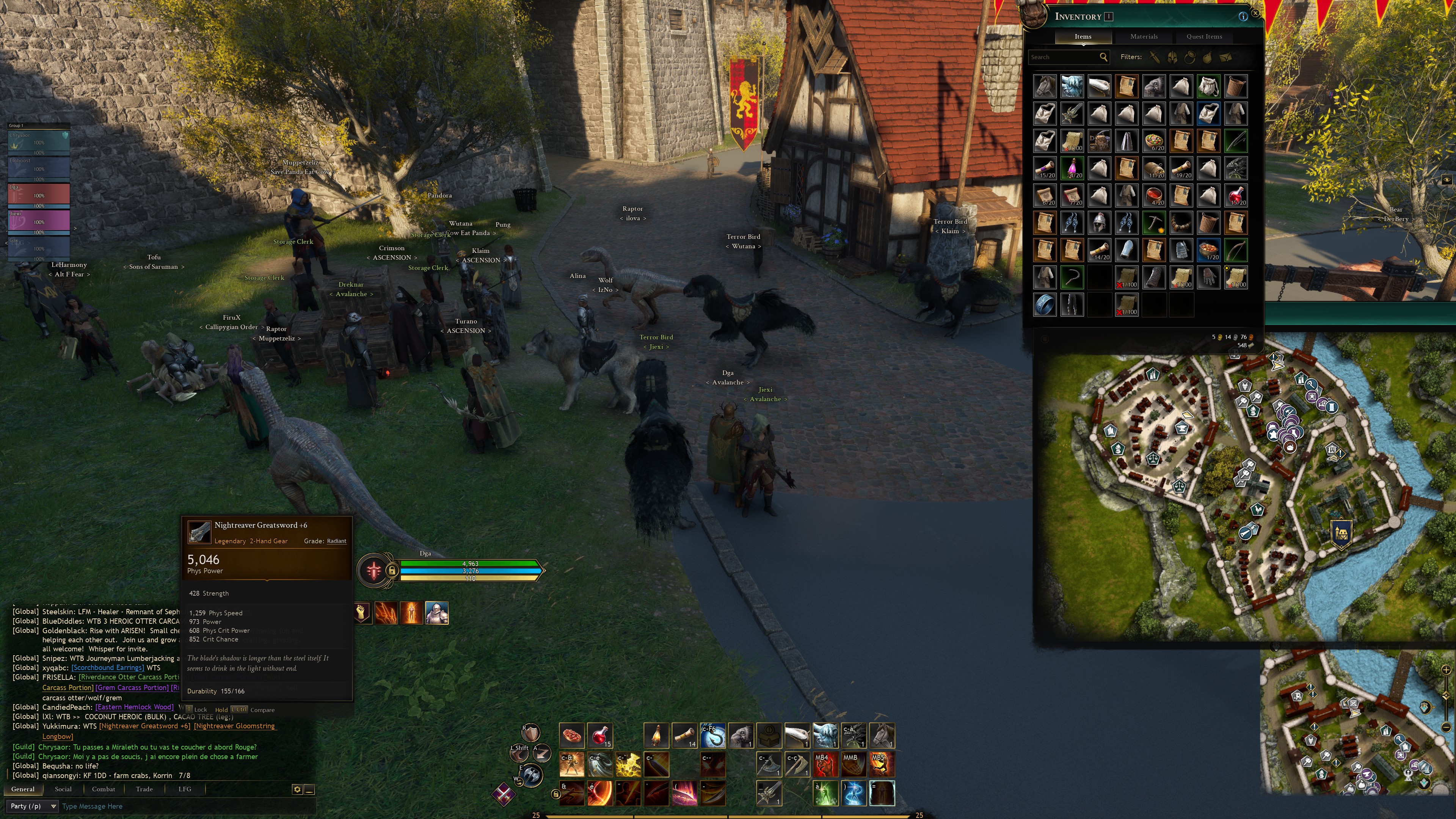The width and height of the screenshot is (1456, 819).
Task: Open the Party chat channel dropdown
Action: pos(32,806)
